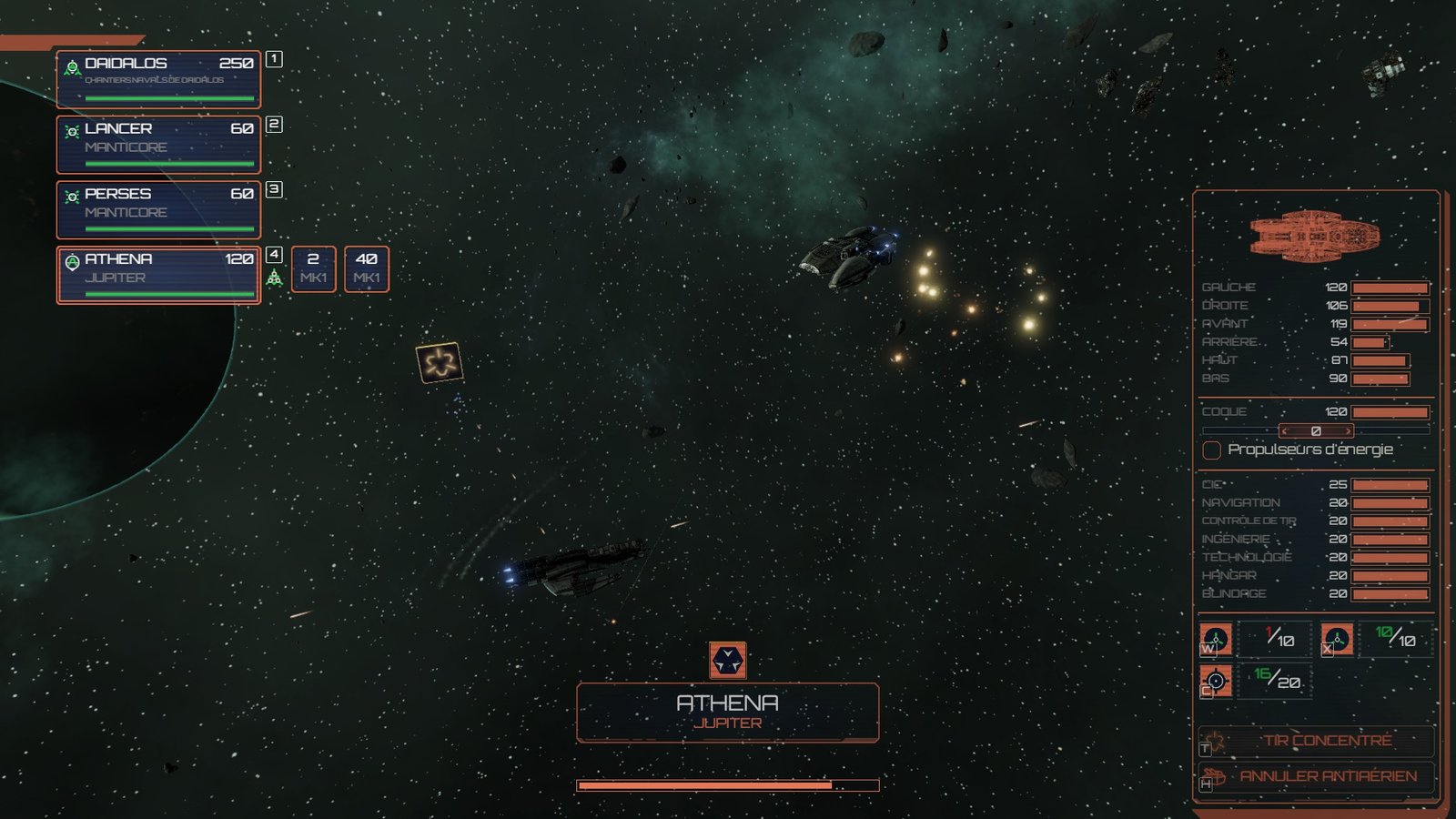Choose the MK1 squadron tile showing 2
1456x819 pixels.
[x=313, y=268]
